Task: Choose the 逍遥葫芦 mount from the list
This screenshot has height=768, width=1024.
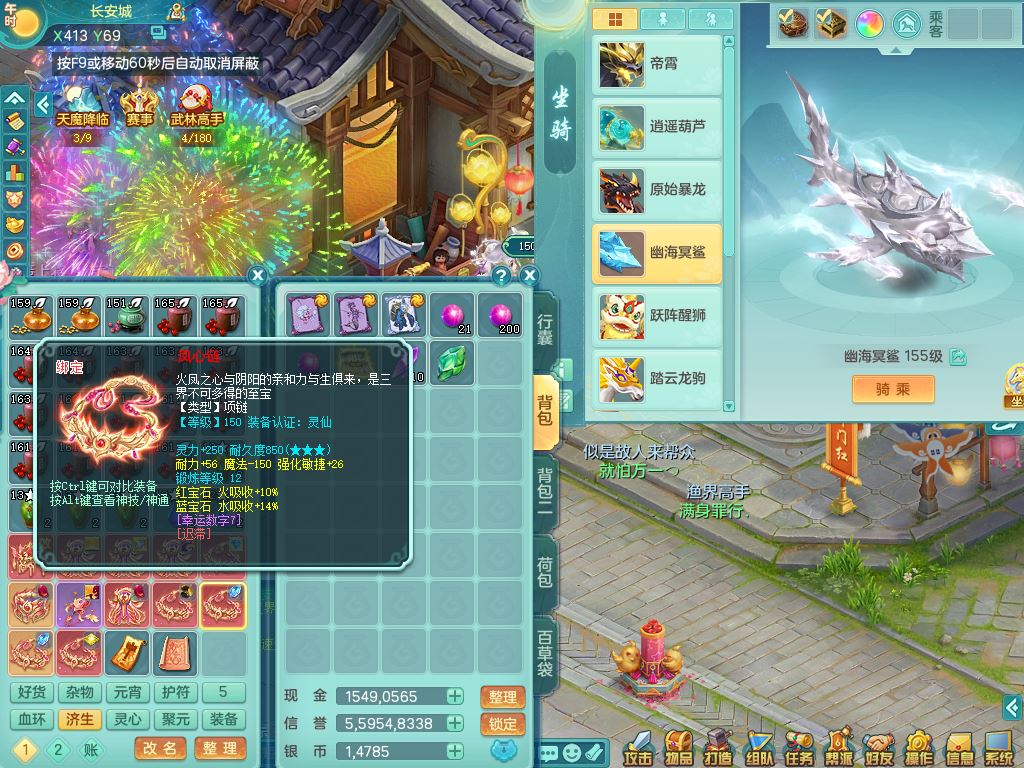Action: 657,127
